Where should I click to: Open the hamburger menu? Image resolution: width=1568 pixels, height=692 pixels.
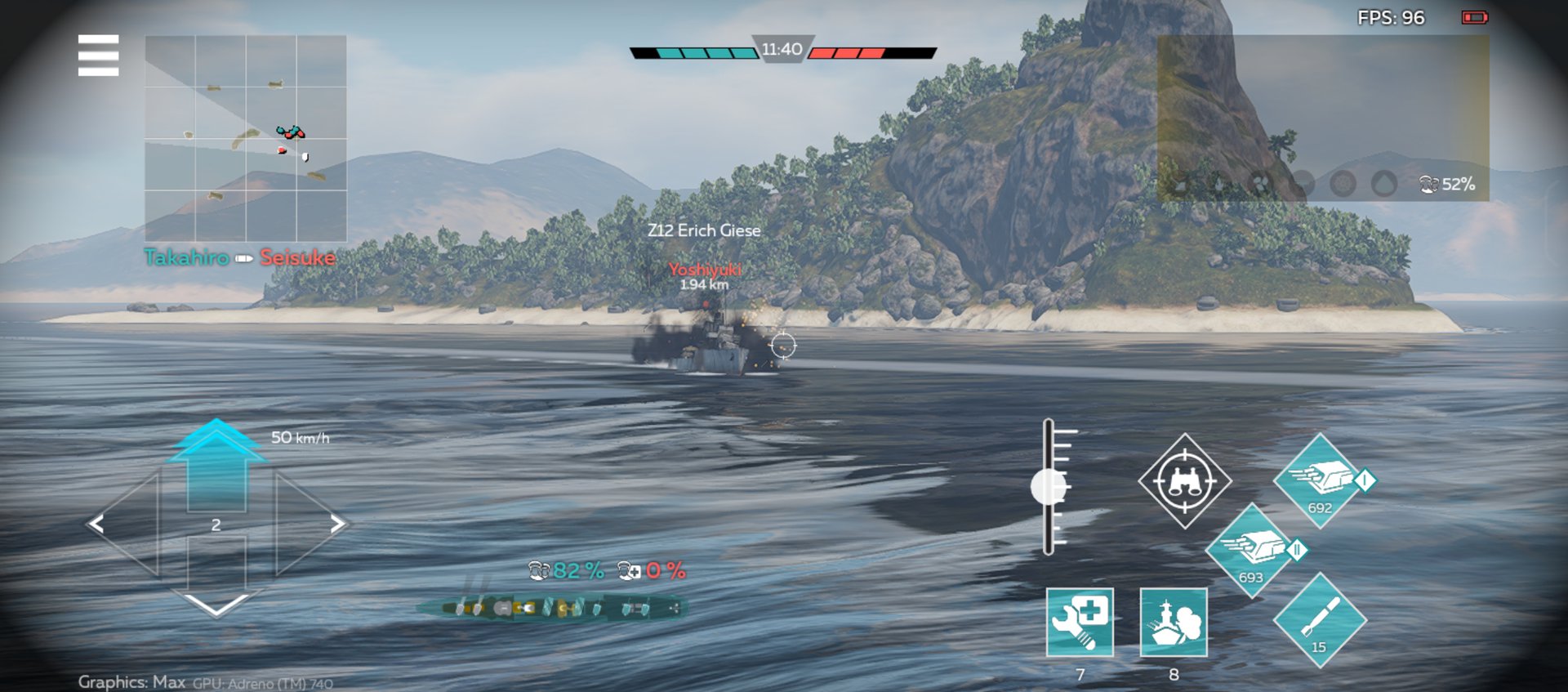(98, 56)
